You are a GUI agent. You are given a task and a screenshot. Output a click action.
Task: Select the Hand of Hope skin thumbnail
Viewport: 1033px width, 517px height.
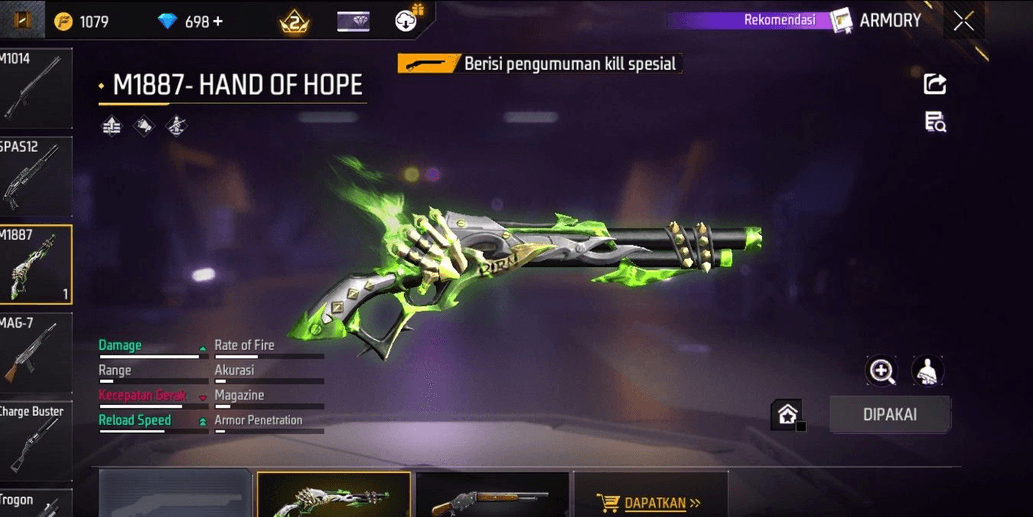point(334,495)
